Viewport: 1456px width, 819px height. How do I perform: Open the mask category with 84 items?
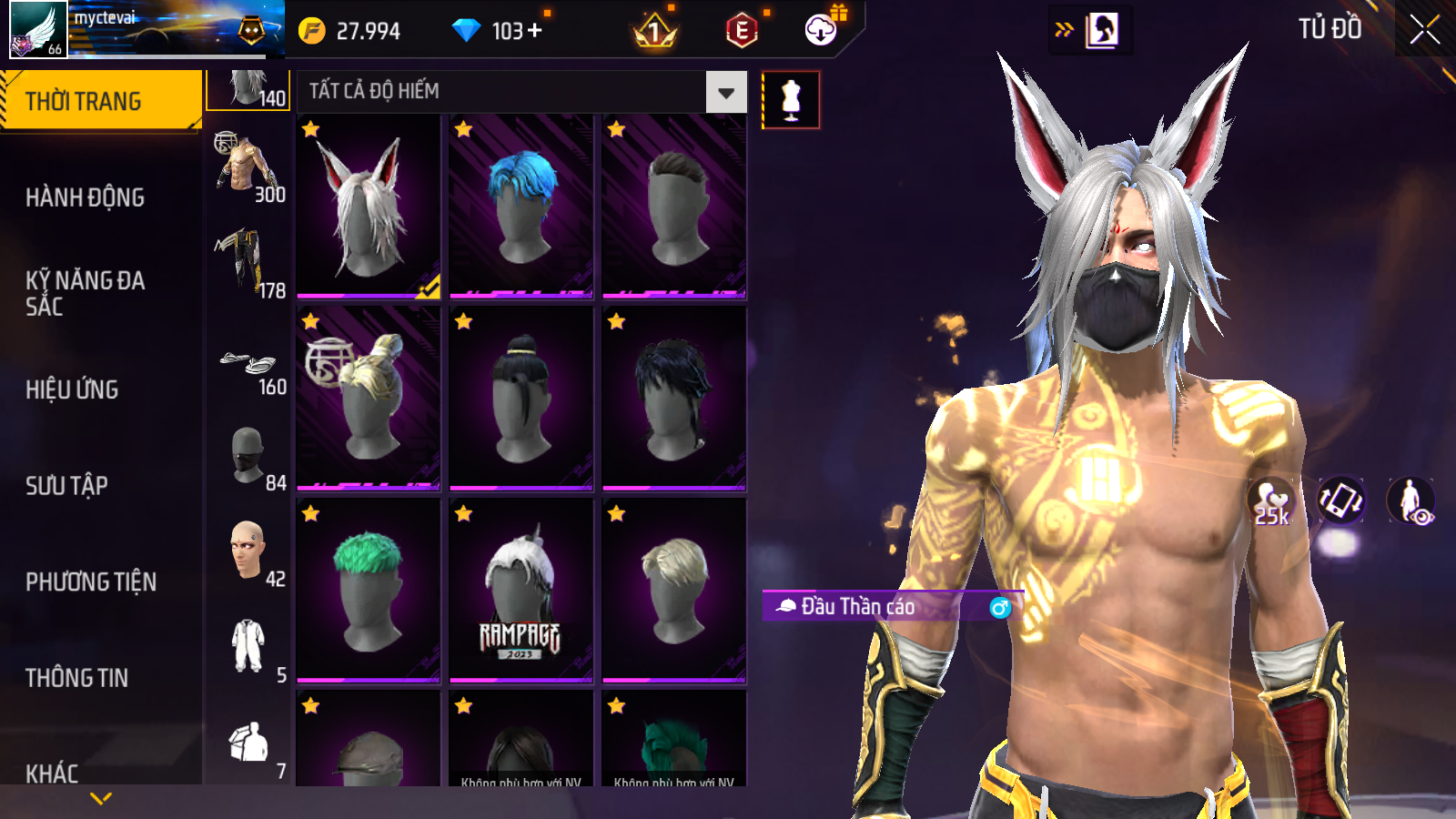pos(248,455)
